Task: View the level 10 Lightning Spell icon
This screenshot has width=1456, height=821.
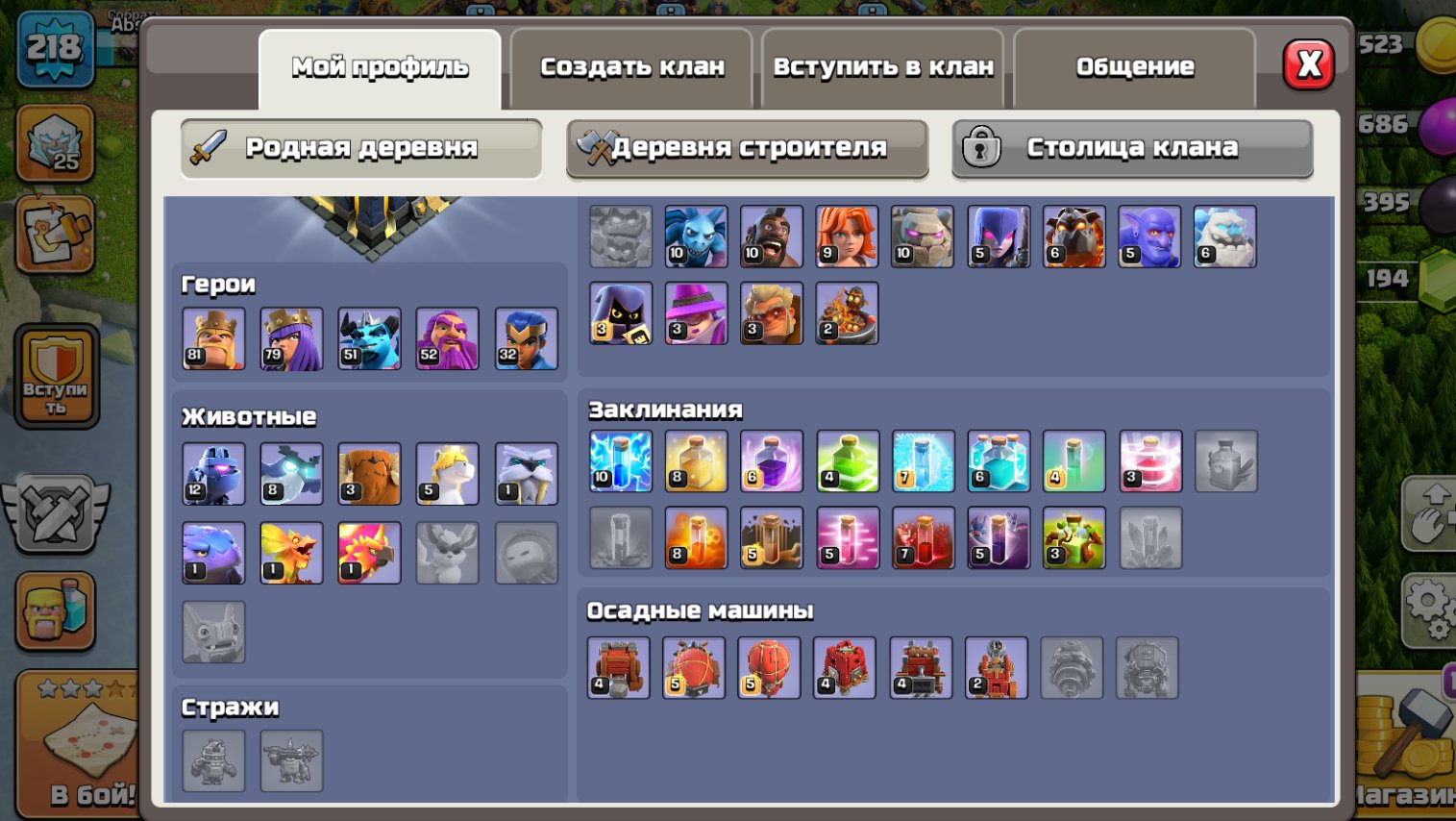Action: click(x=620, y=461)
